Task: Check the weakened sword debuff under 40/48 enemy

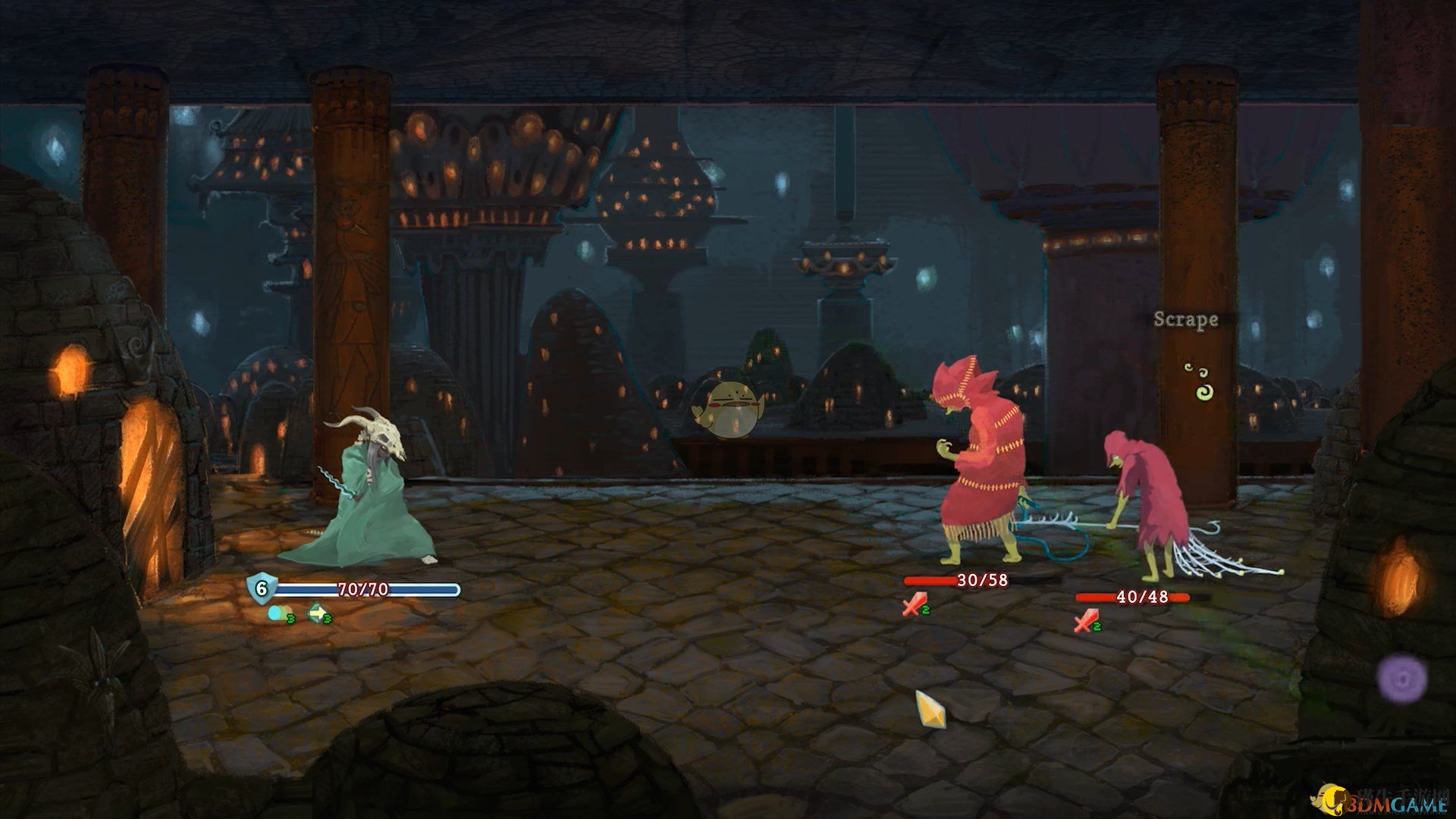Action: click(1086, 621)
